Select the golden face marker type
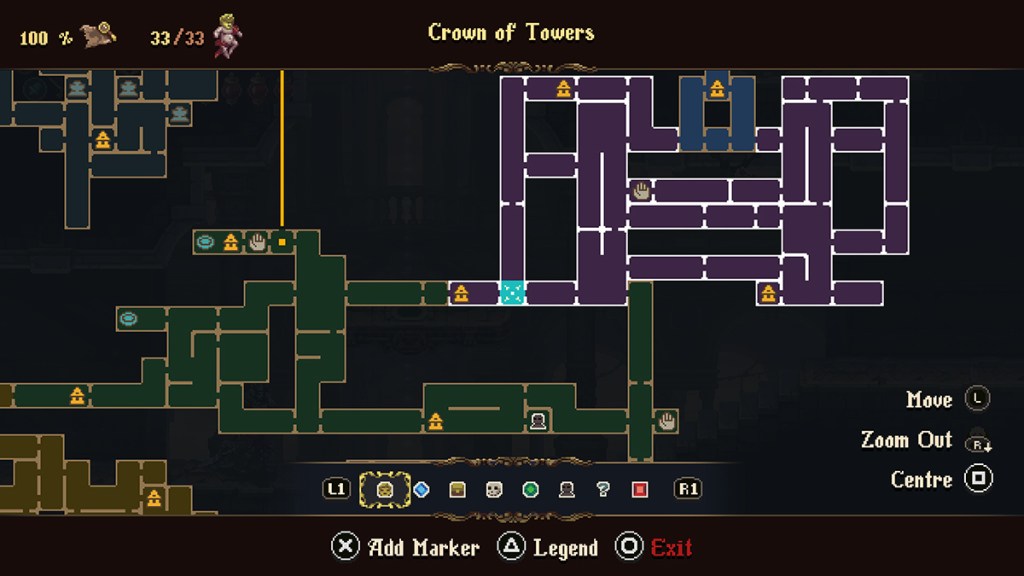The image size is (1024, 576). 385,489
